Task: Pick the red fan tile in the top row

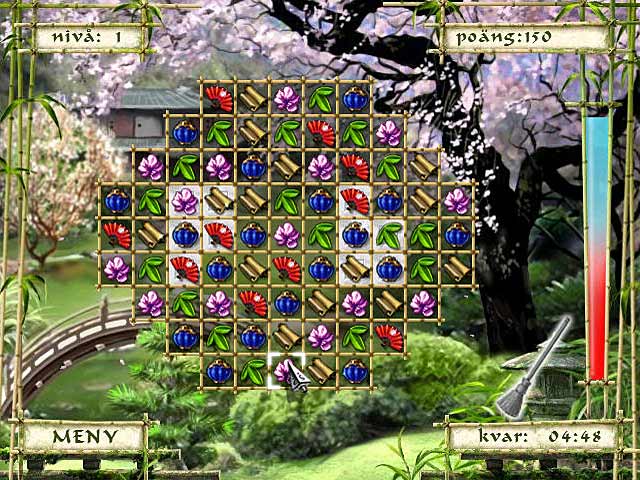Action: tap(218, 99)
